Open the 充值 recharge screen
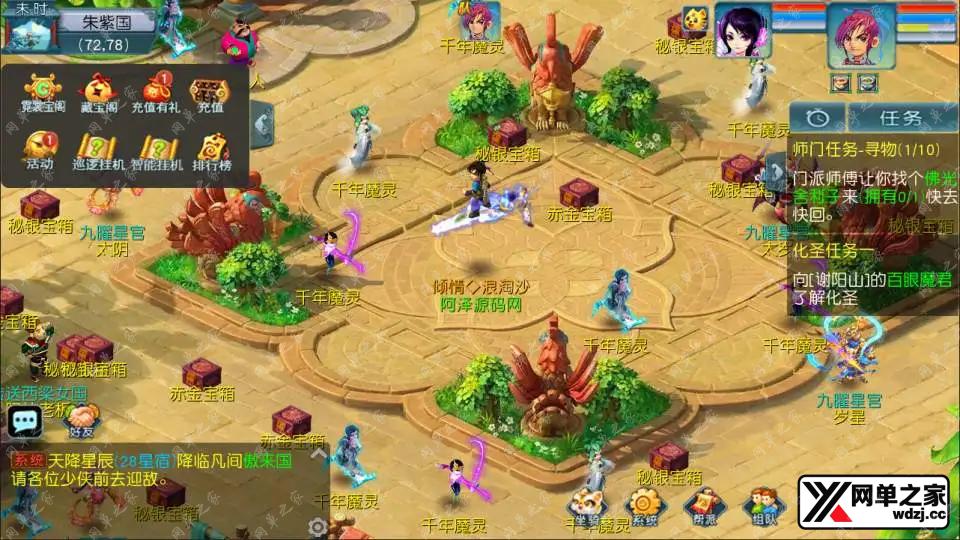The width and height of the screenshot is (960, 540). tap(210, 94)
